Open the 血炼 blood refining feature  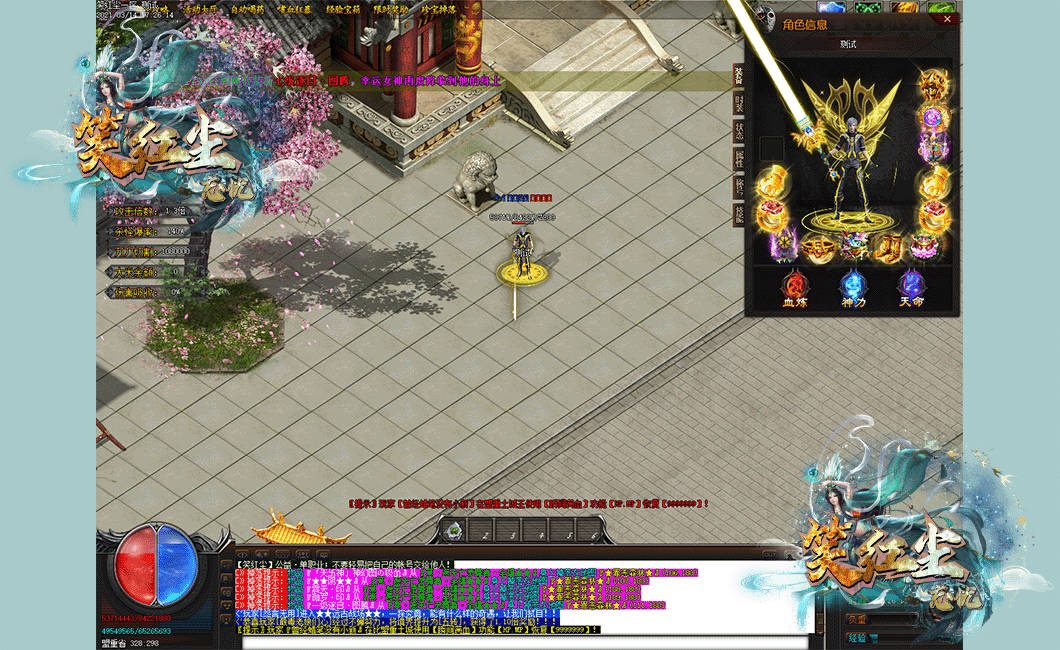[x=795, y=287]
